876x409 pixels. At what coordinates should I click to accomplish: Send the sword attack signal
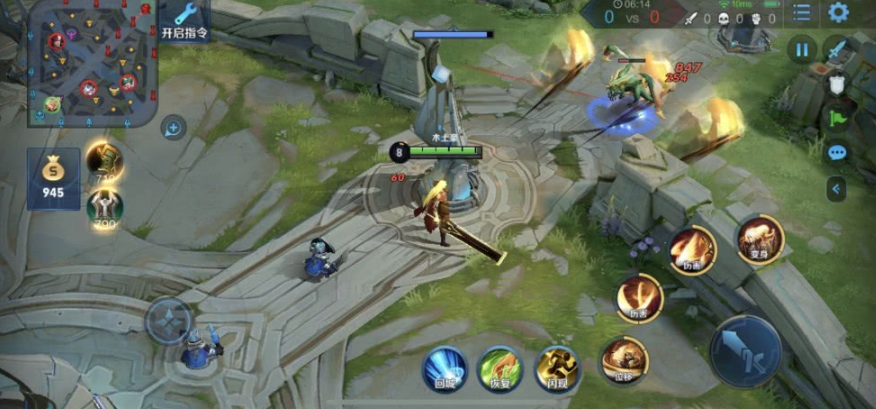(836, 49)
